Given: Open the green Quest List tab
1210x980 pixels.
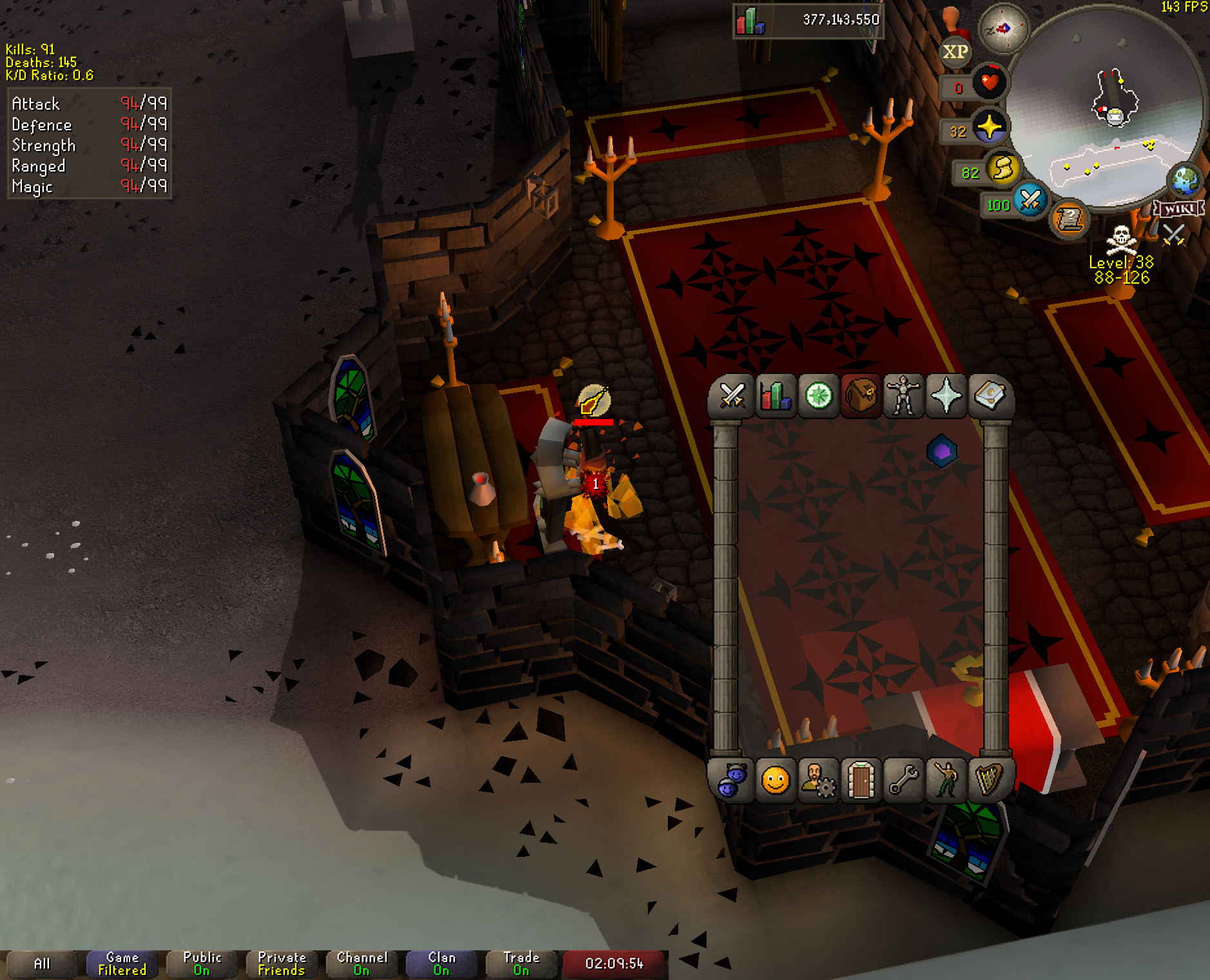Looking at the screenshot, I should click(818, 395).
